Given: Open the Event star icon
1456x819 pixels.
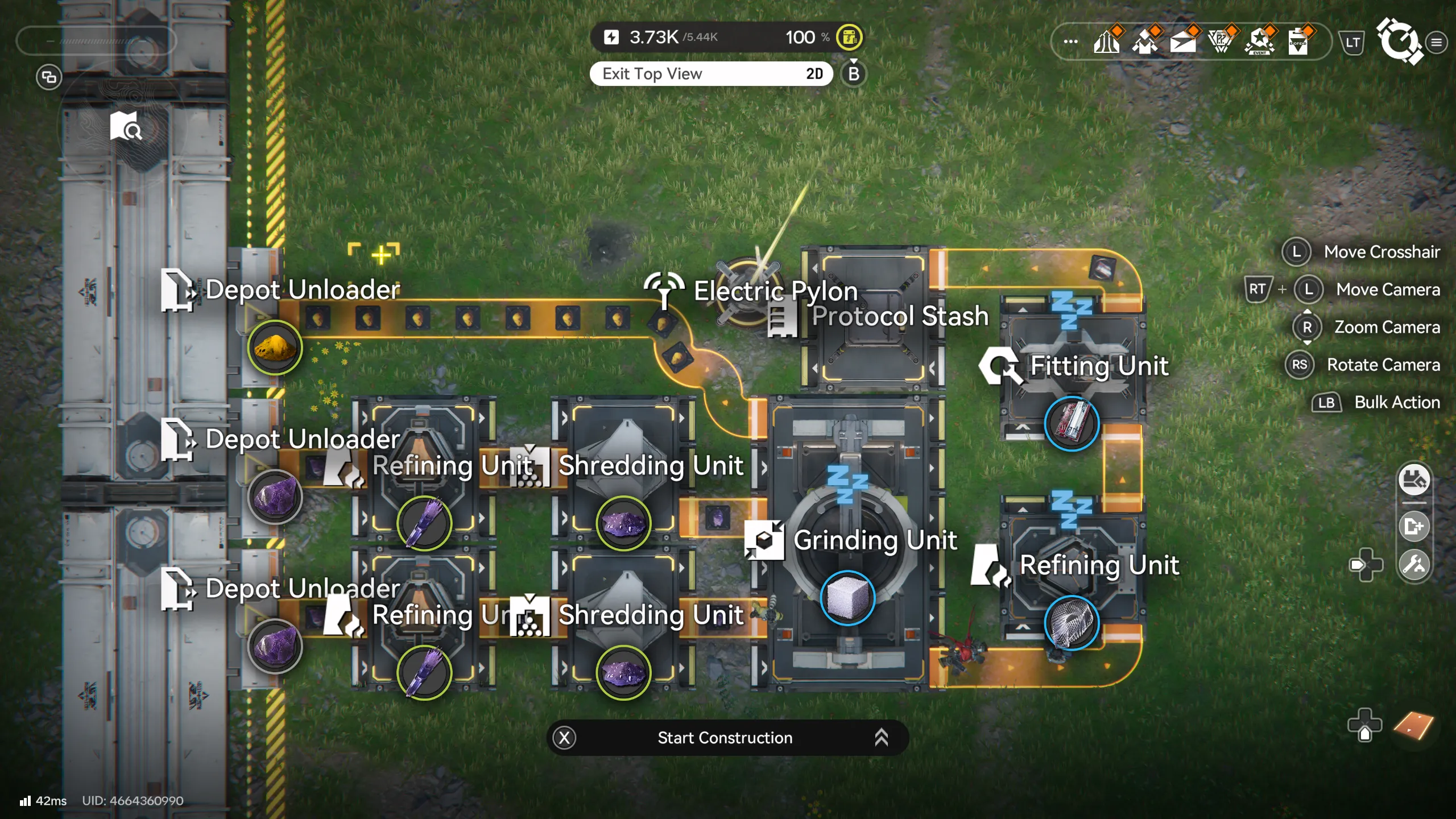Looking at the screenshot, I should [1260, 42].
